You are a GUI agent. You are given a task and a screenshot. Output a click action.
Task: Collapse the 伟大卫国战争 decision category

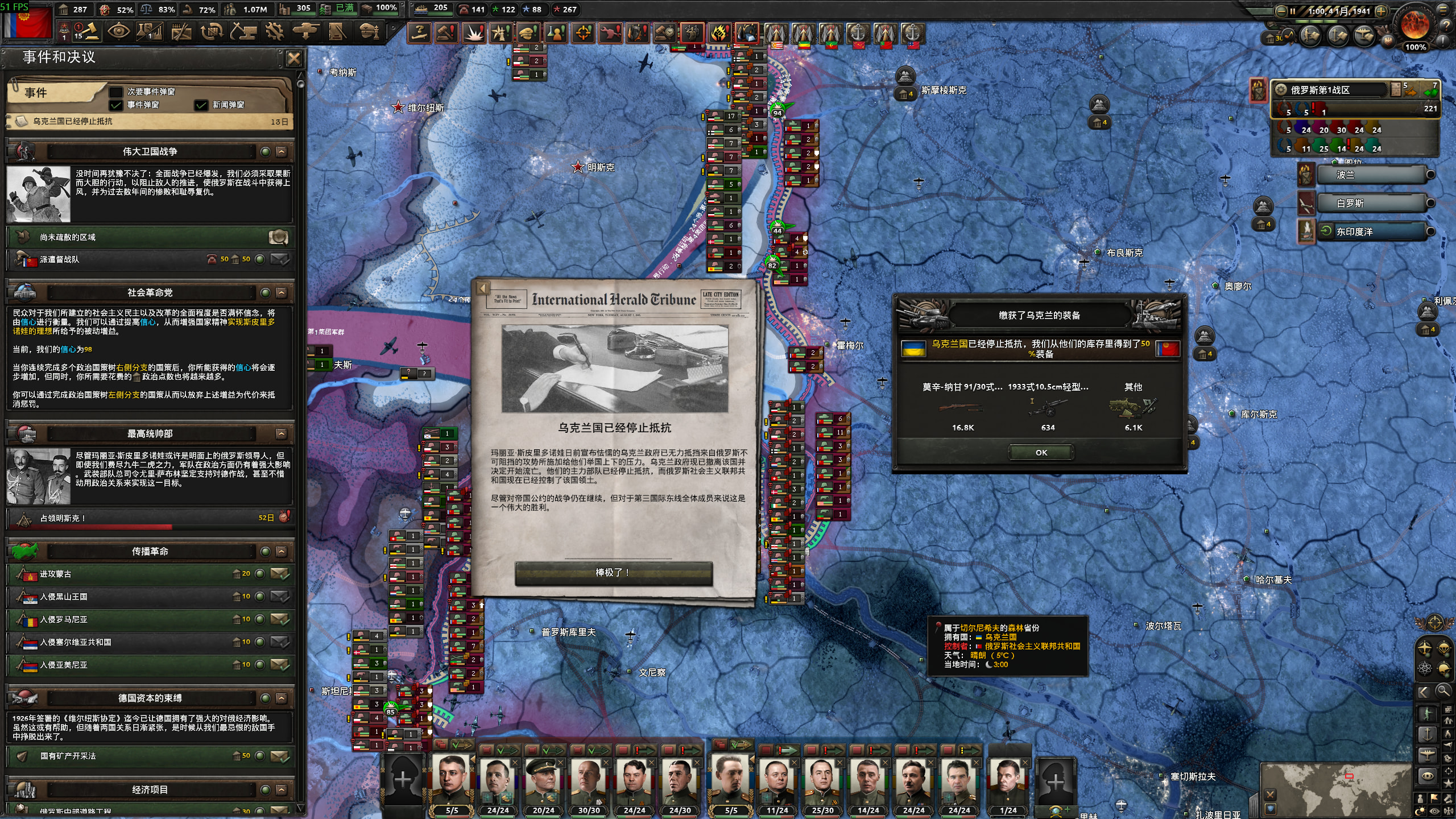tap(281, 152)
